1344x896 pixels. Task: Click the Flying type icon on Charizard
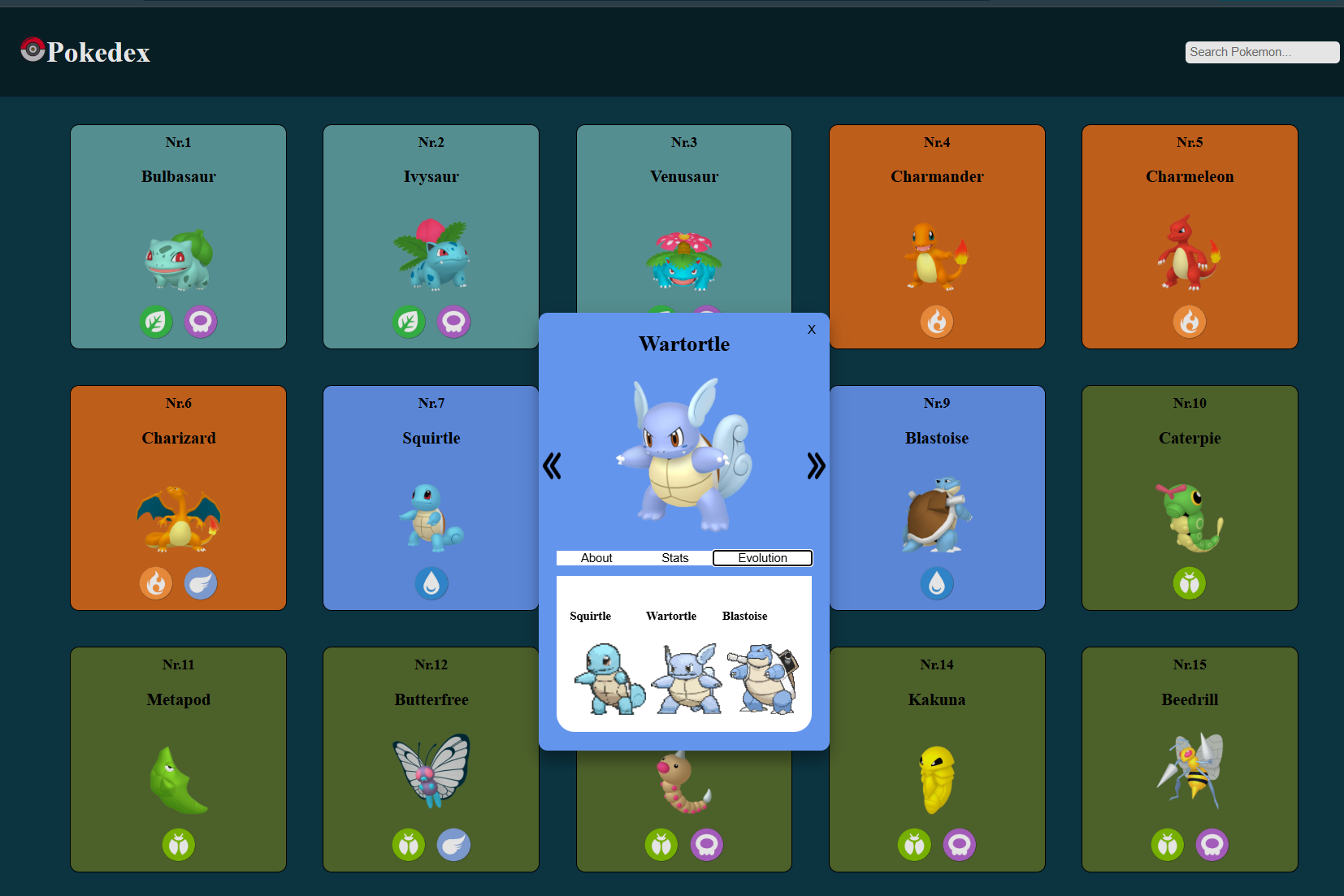pos(200,583)
